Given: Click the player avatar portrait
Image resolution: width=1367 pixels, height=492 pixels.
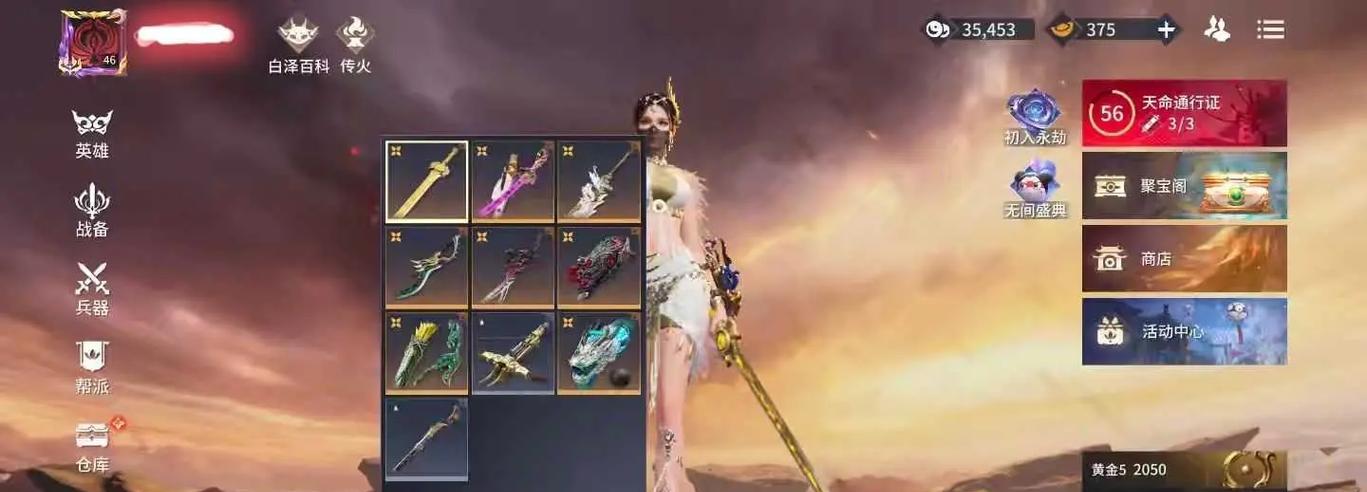Looking at the screenshot, I should click(92, 42).
